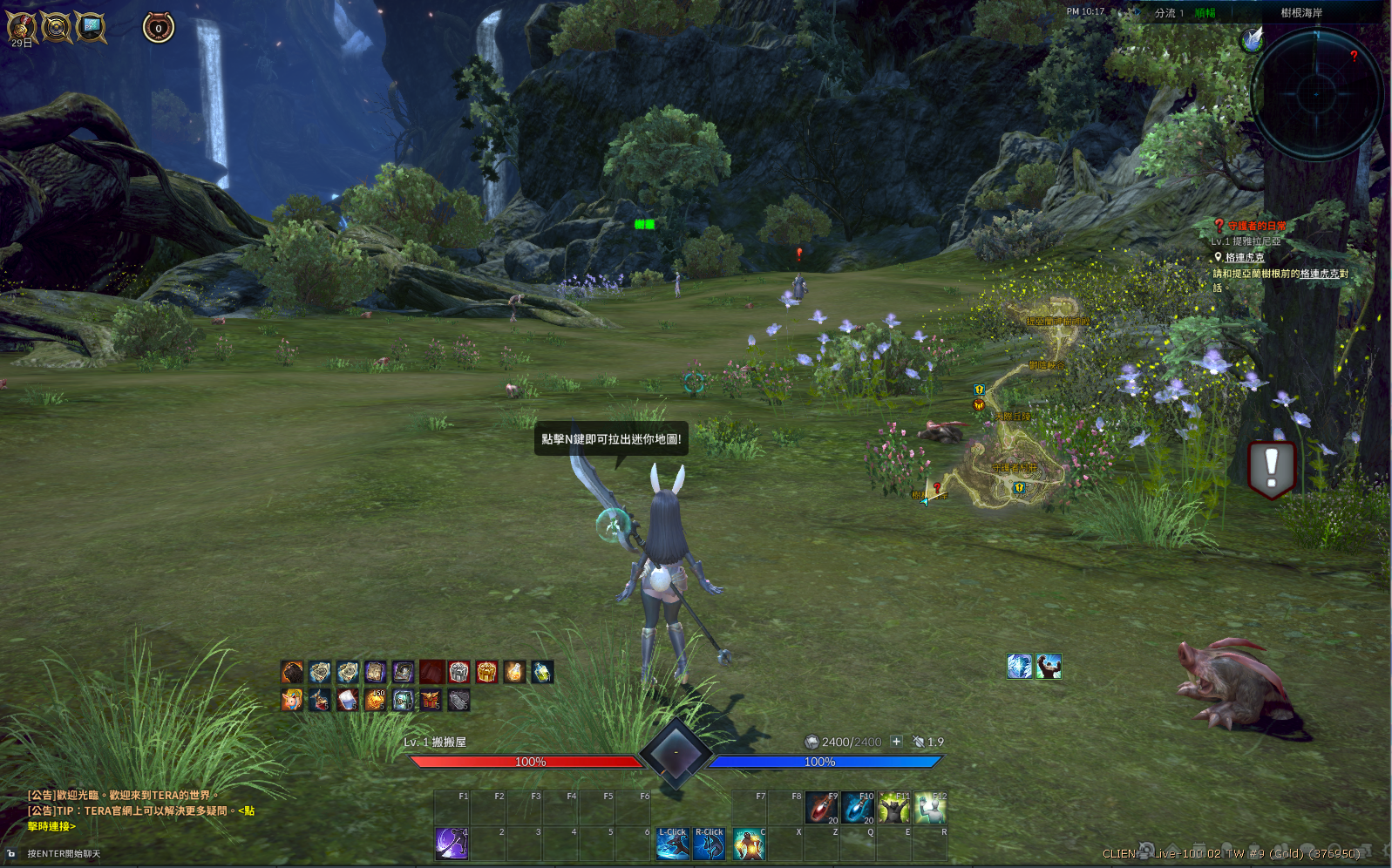Activate the glowing golden body skill on C

[x=749, y=844]
